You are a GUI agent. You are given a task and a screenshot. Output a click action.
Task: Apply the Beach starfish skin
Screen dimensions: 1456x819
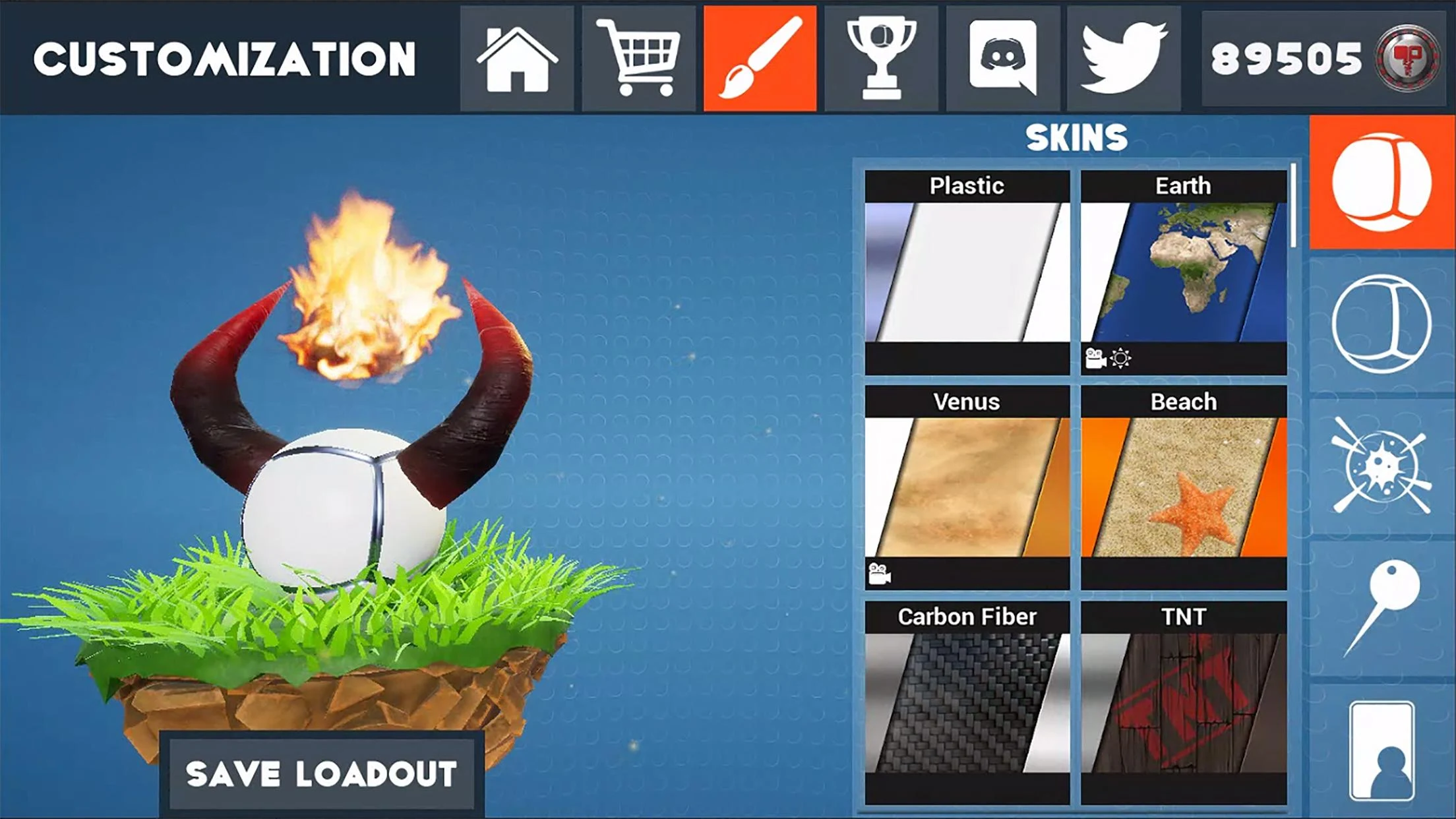pyautogui.click(x=1184, y=487)
